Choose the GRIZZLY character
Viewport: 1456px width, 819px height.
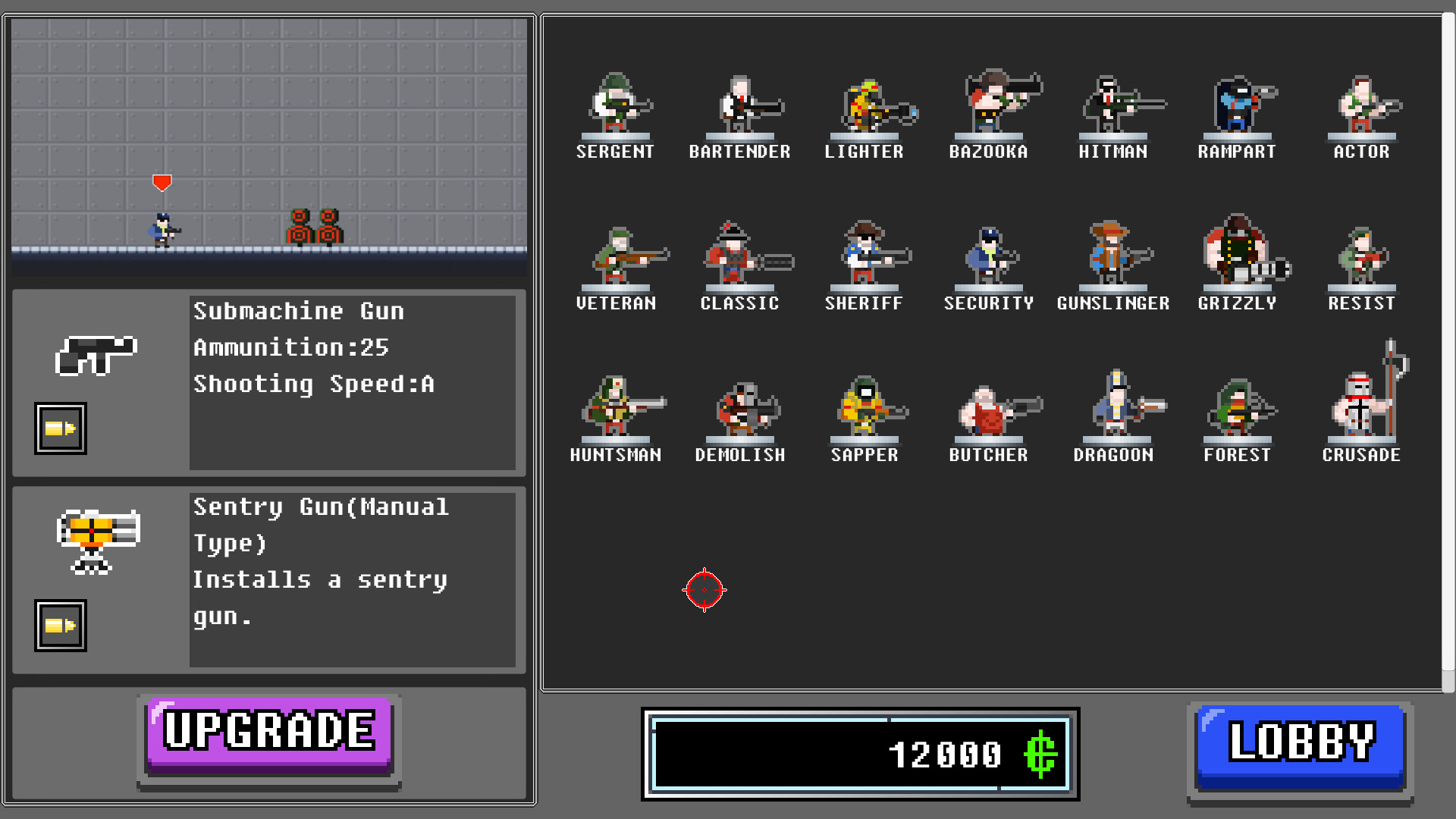(x=1237, y=258)
